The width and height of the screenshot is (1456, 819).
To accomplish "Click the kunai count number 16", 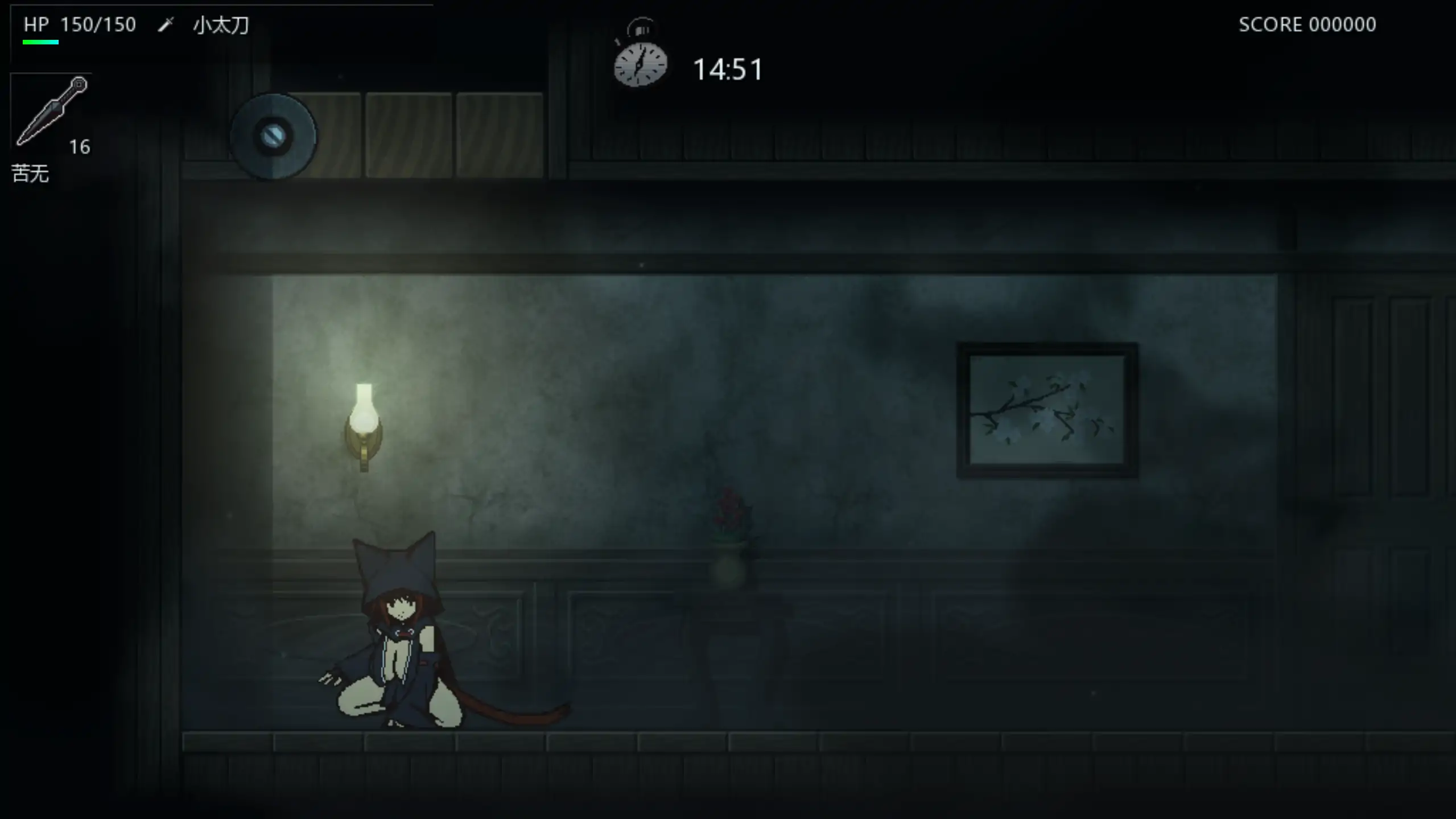I will pos(80,146).
